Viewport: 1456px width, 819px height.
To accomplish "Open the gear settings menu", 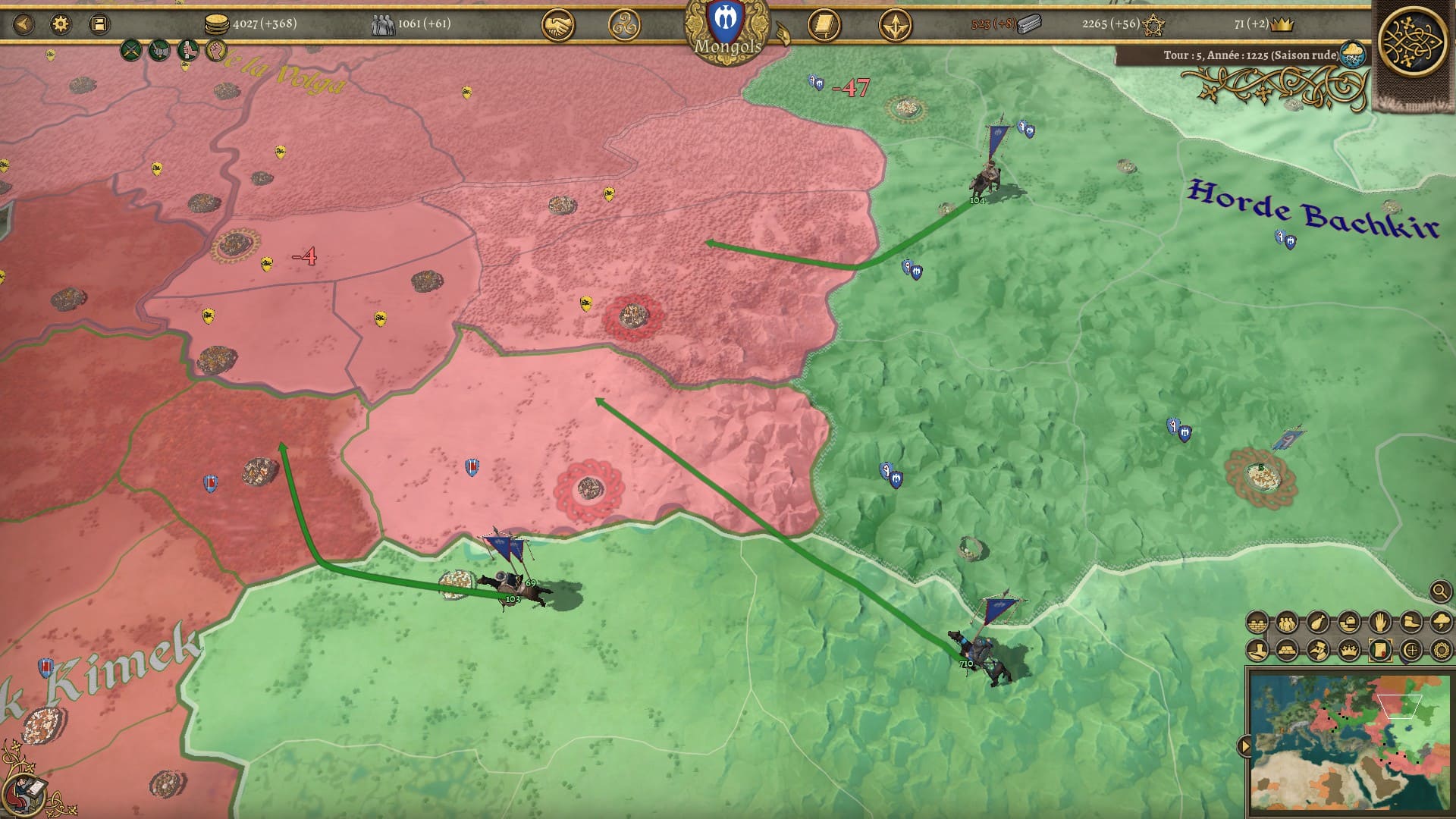I will point(61,24).
